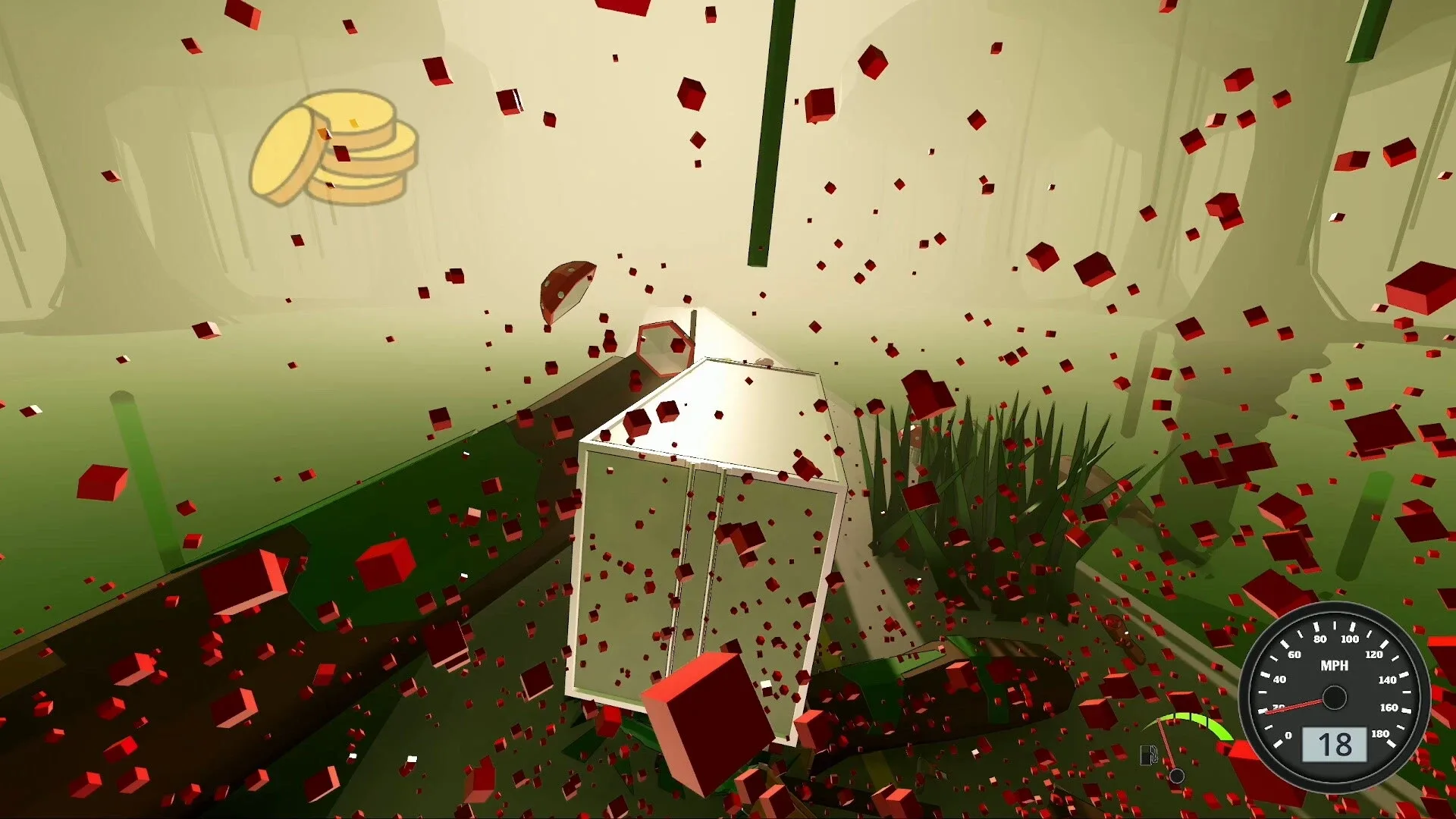This screenshot has width=1456, height=819.
Task: Click the speedometer needle
Action: pos(1294,705)
